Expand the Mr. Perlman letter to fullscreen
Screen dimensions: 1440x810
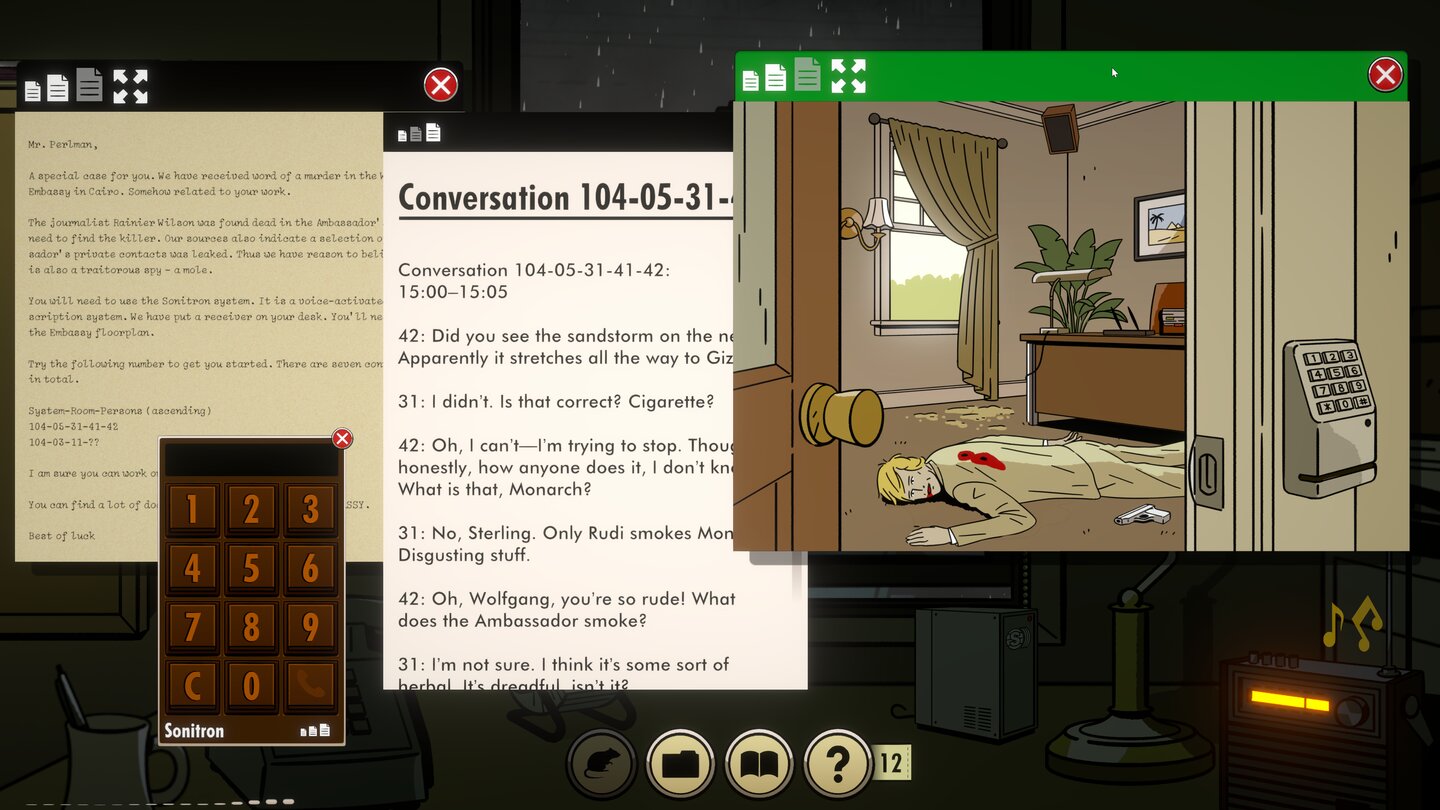(130, 86)
